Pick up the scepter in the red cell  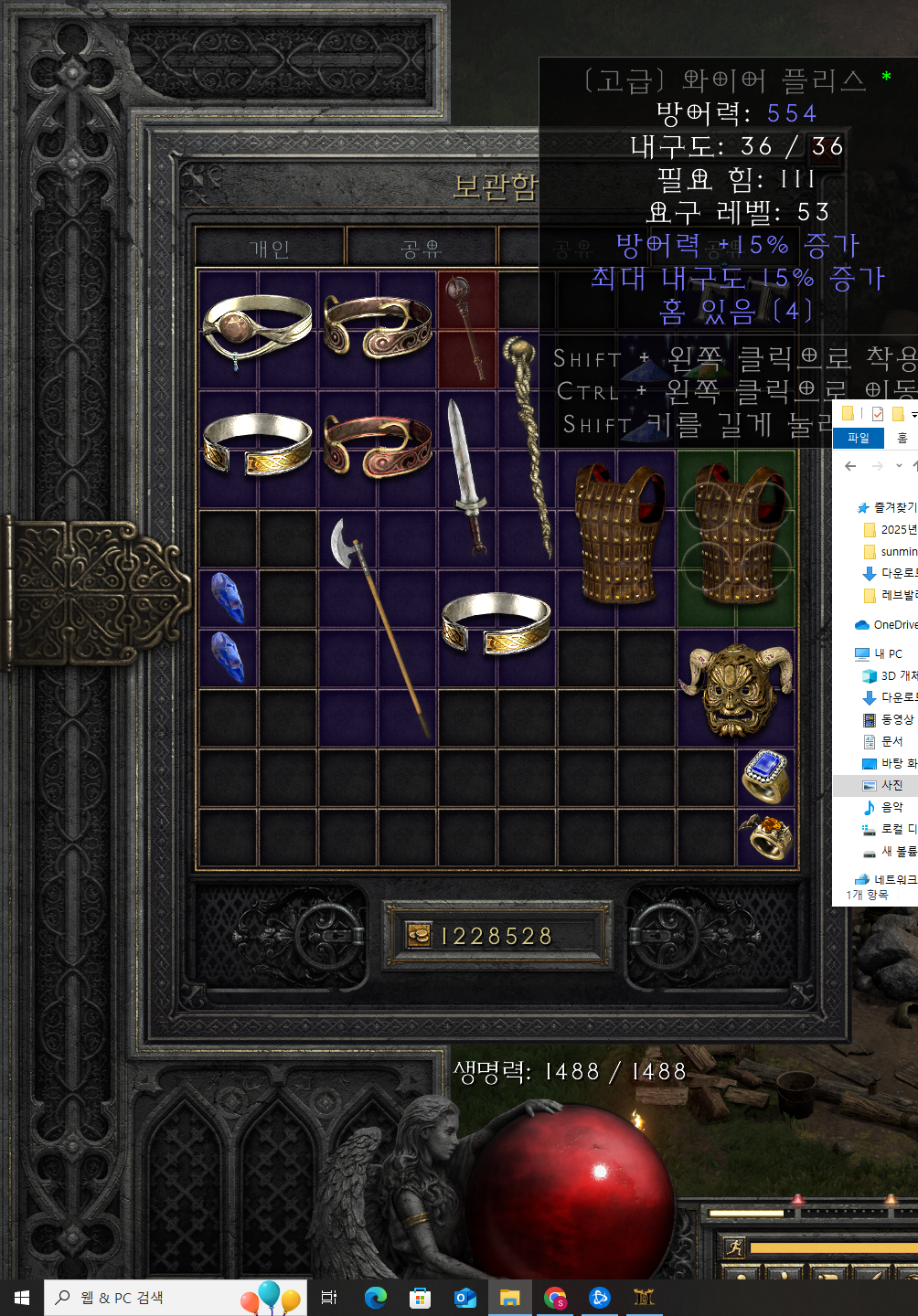pos(467,327)
